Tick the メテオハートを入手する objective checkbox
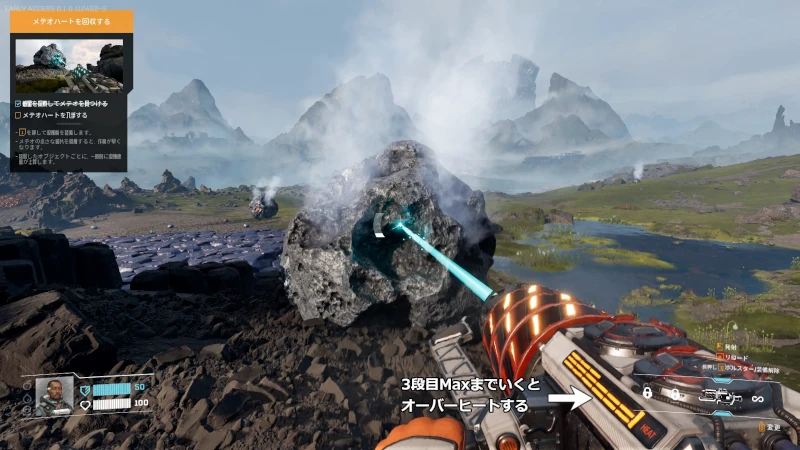The height and width of the screenshot is (450, 800). (19, 115)
